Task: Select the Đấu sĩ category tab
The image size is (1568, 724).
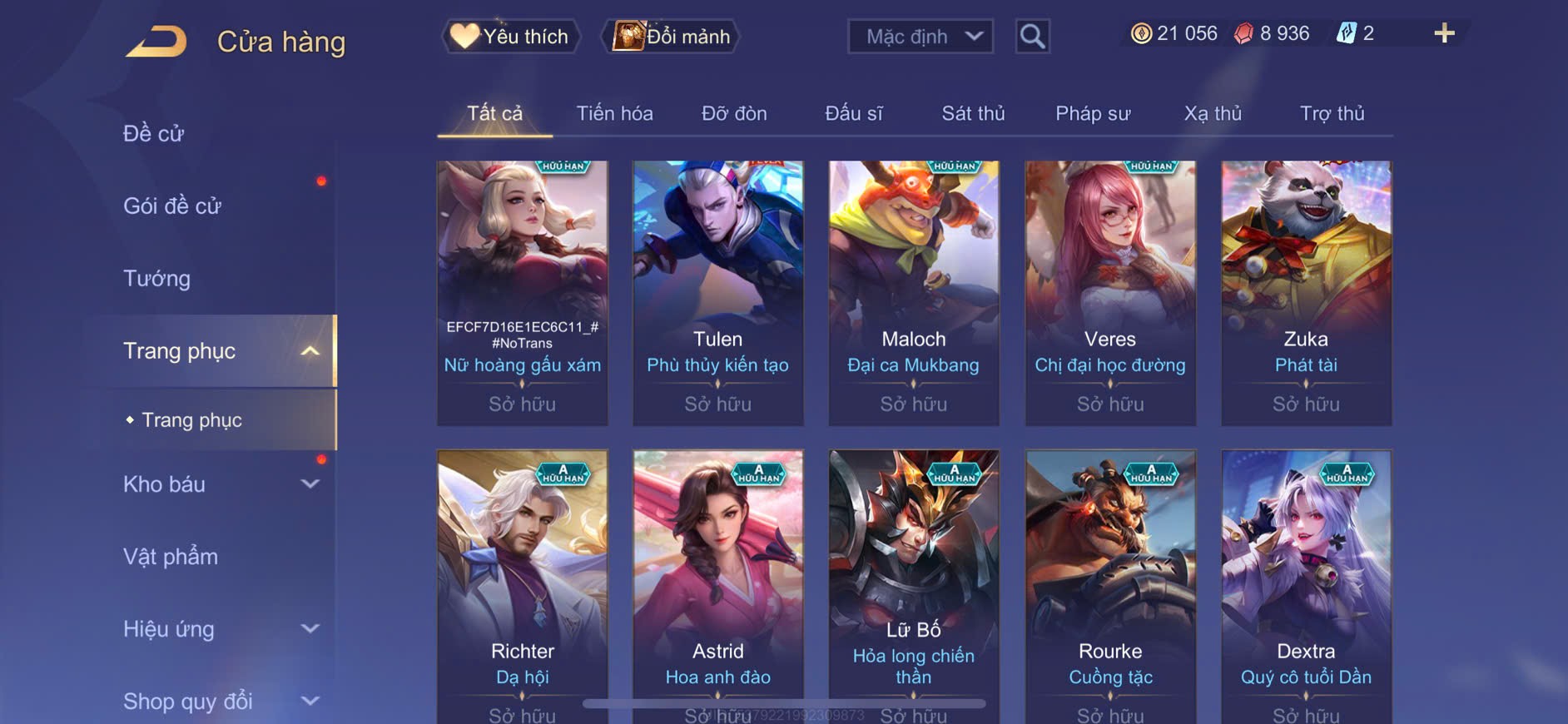Action: pos(853,113)
